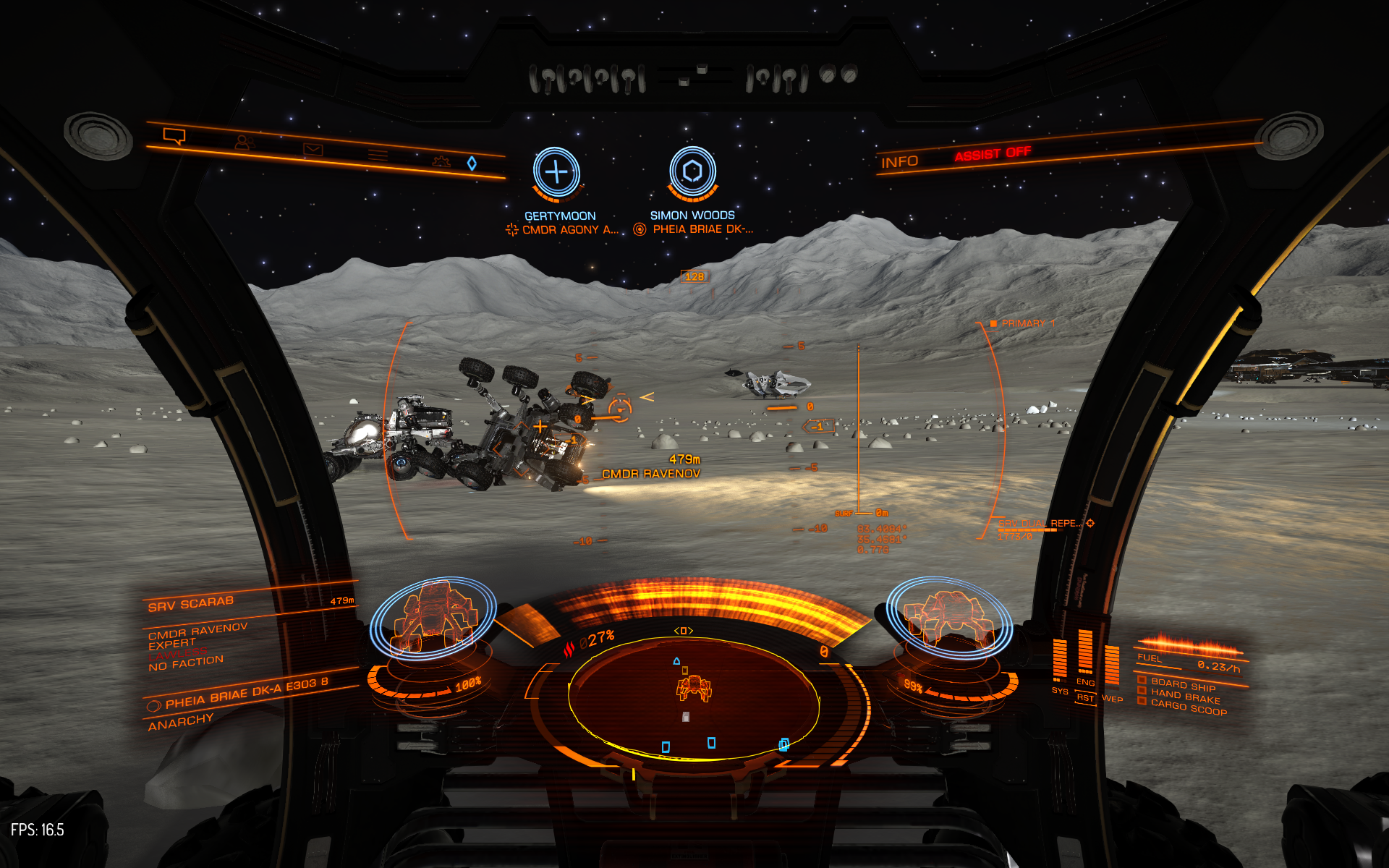Select the blue diamond comms icon
1389x868 pixels.
click(472, 163)
